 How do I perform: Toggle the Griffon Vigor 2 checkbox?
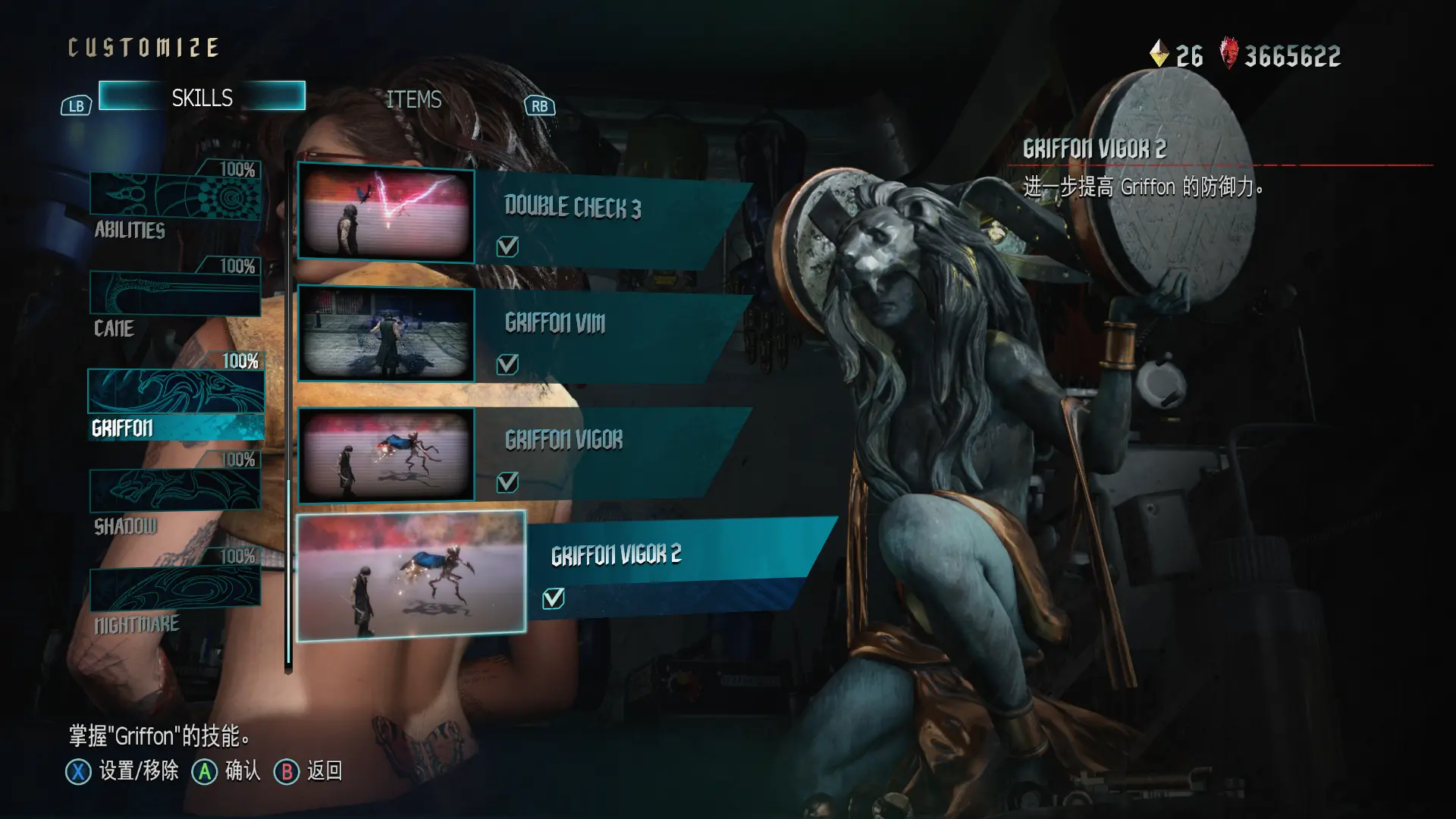554,598
